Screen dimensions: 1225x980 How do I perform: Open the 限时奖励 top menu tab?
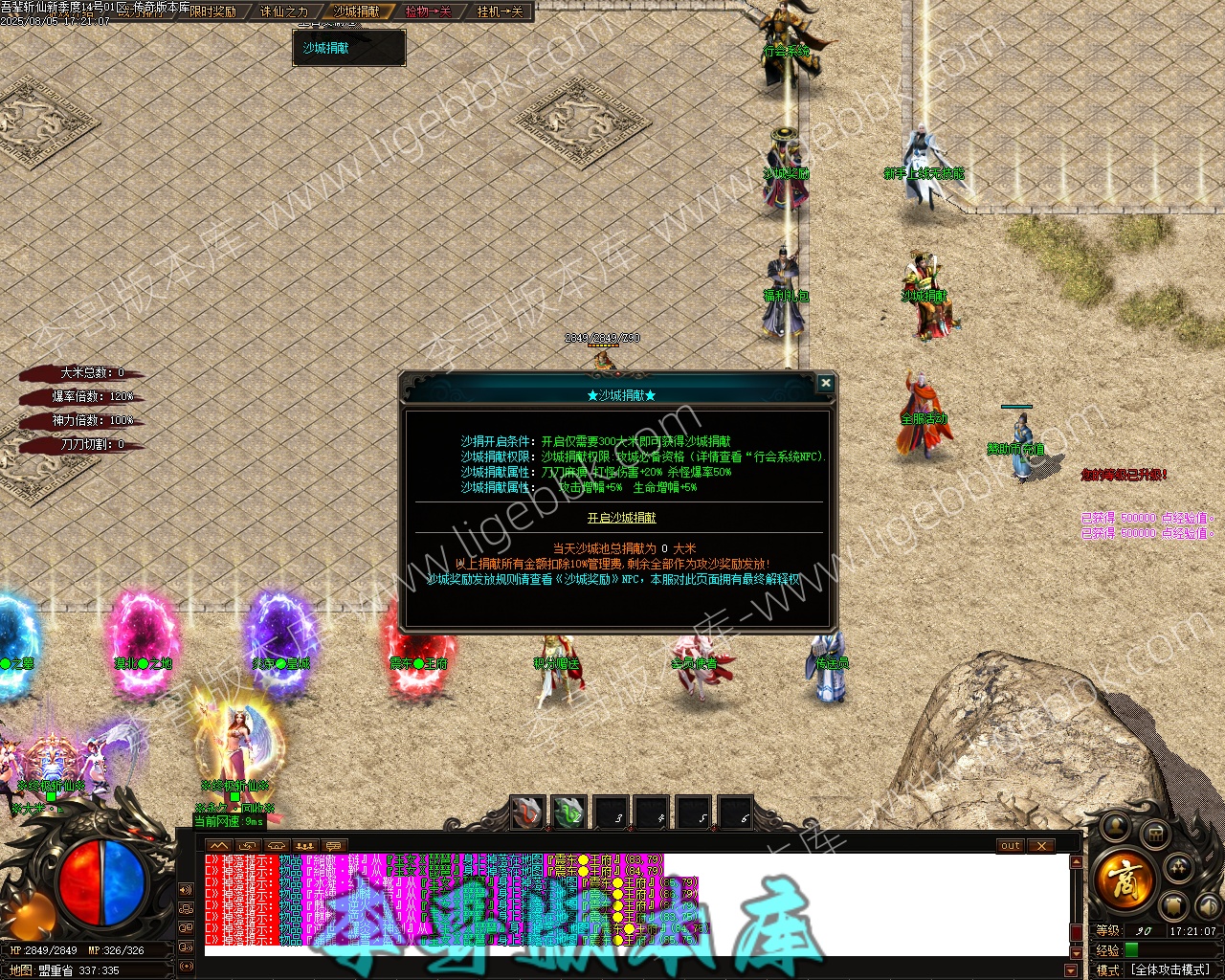[x=212, y=11]
